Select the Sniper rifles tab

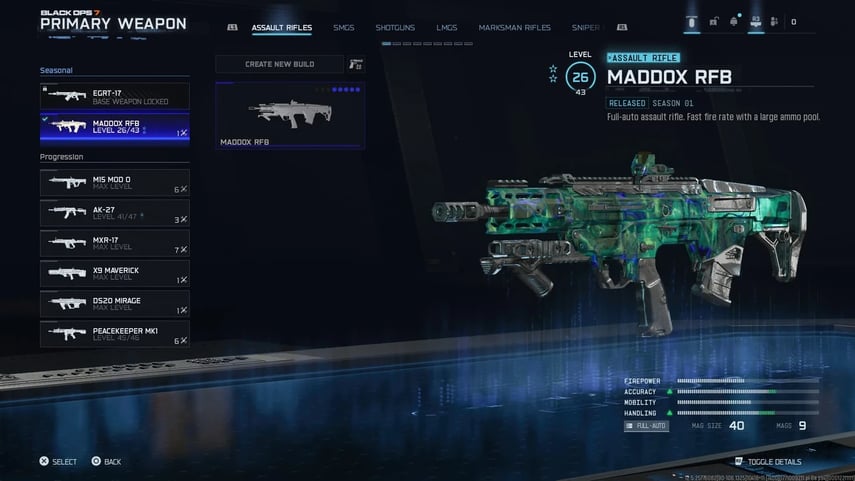pos(585,27)
